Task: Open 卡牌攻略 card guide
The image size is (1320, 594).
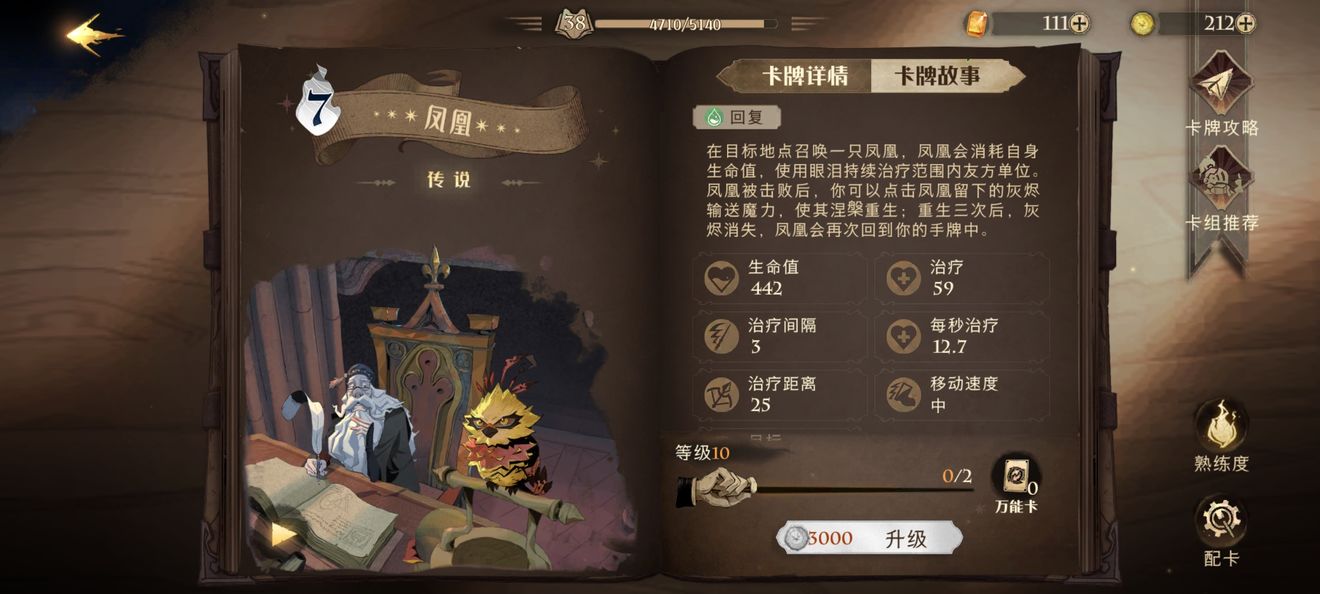Action: click(x=1221, y=97)
